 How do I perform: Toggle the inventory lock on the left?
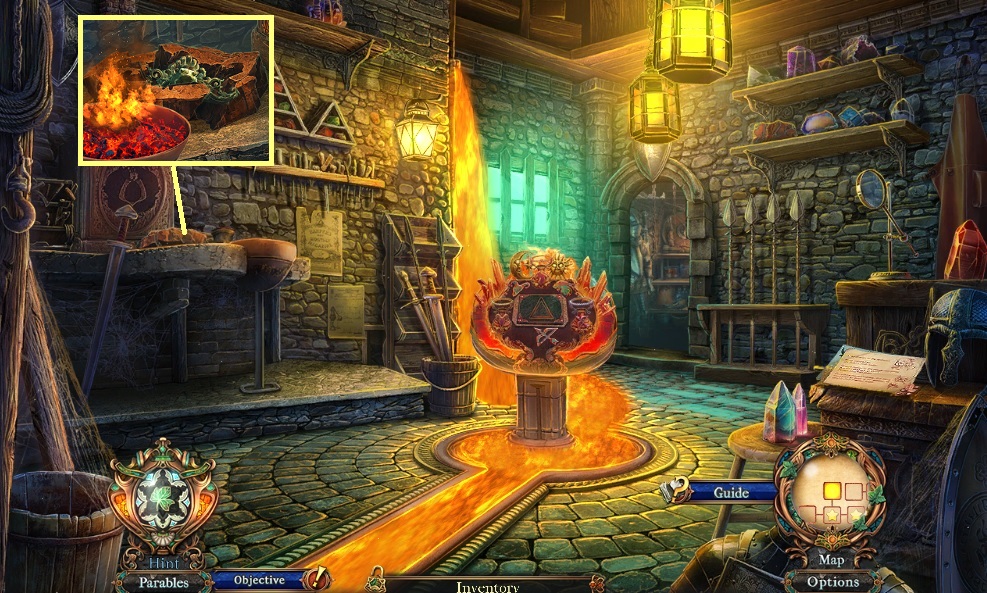tap(377, 578)
